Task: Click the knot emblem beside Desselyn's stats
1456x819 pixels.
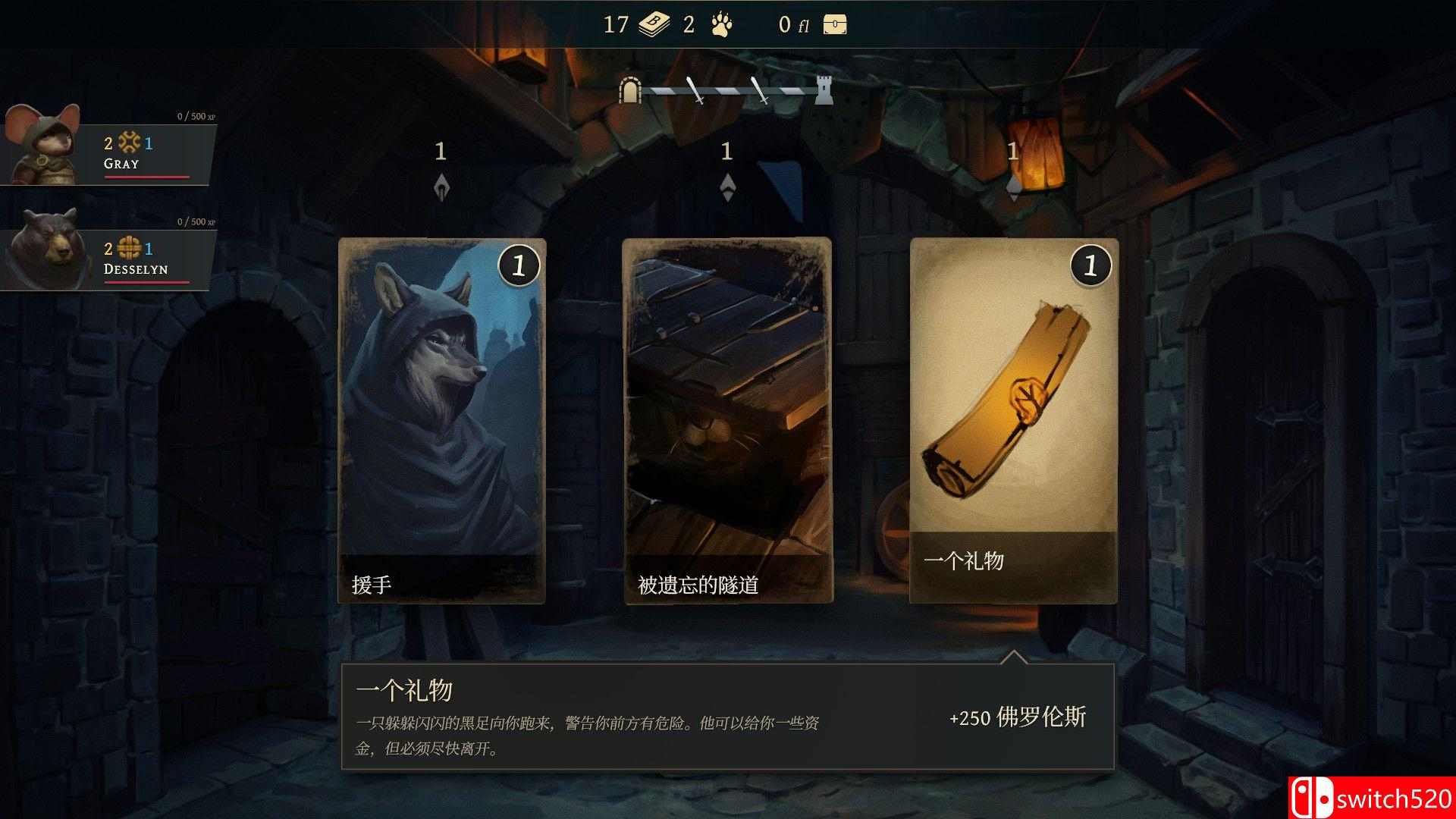Action: [x=129, y=248]
